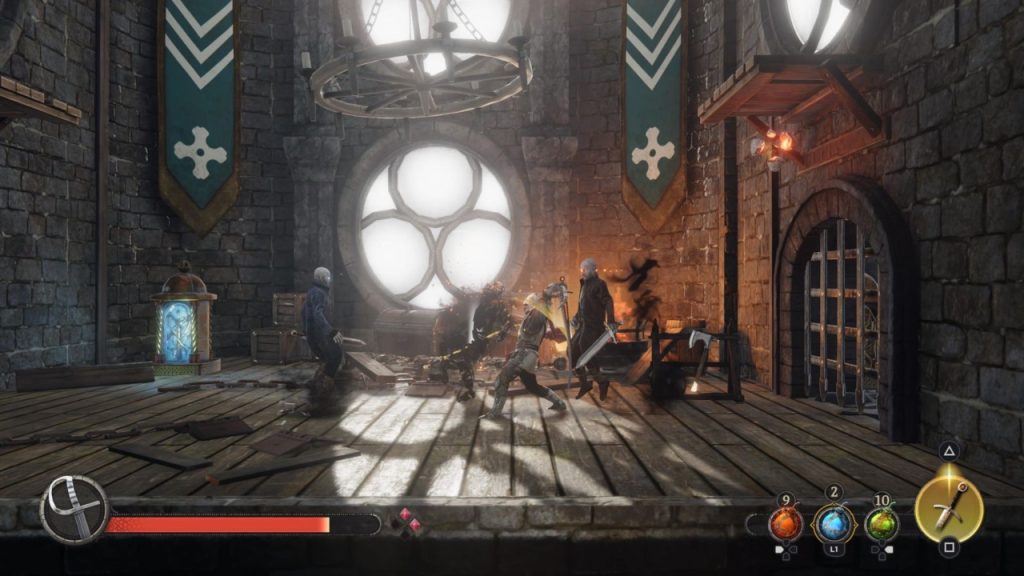The height and width of the screenshot is (576, 1024).
Task: Activate the golden dagger ability icon
Action: pyautogui.click(x=949, y=508)
